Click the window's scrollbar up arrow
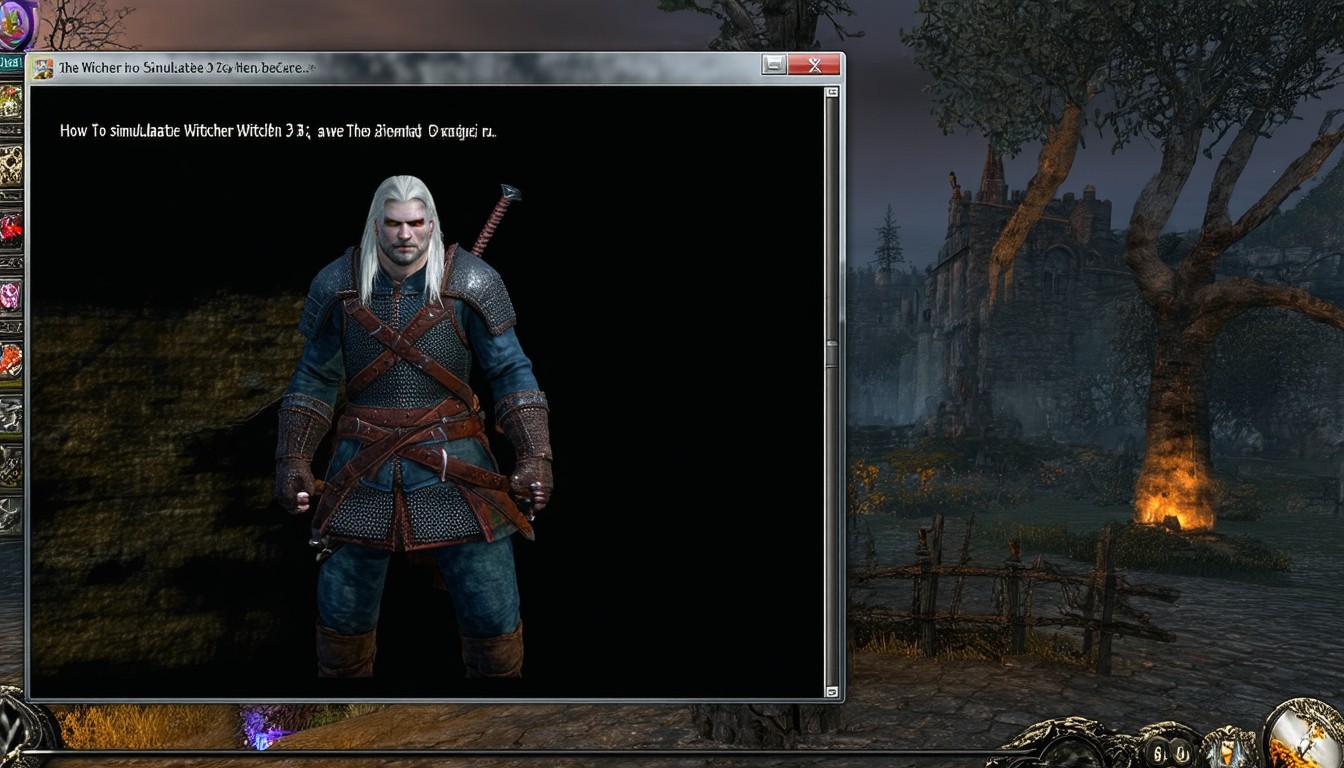Image resolution: width=1344 pixels, height=768 pixels. coord(831,93)
